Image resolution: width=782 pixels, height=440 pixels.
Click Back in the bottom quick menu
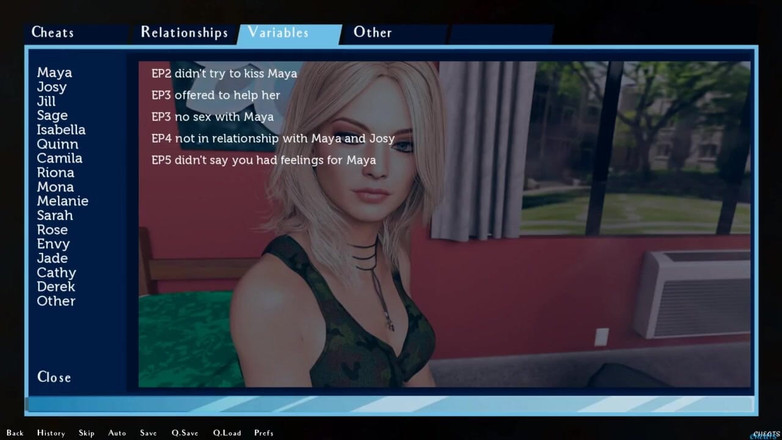(x=15, y=433)
